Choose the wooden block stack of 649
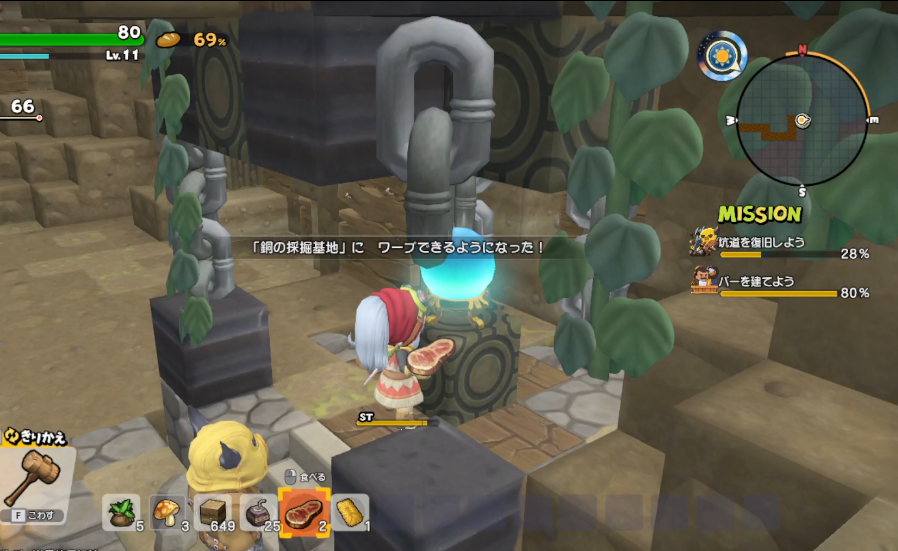898x551 pixels. [213, 512]
